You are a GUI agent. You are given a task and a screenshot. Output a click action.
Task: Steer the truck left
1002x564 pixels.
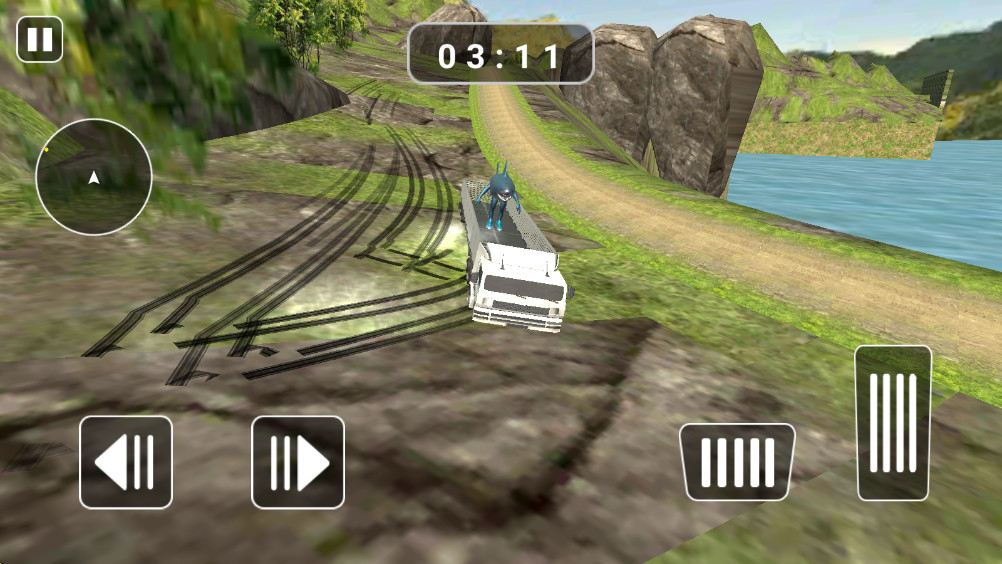pyautogui.click(x=126, y=462)
